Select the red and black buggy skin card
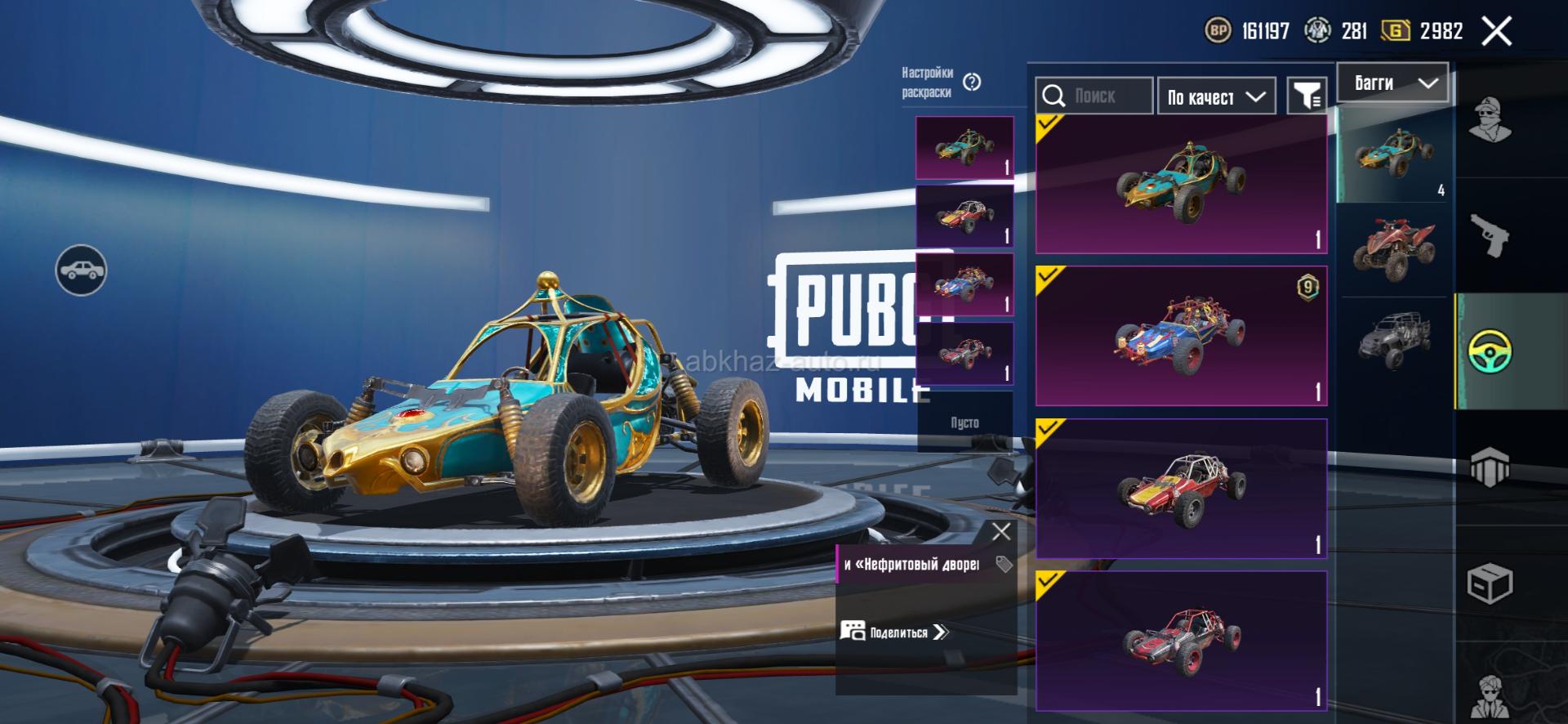 coord(1181,640)
